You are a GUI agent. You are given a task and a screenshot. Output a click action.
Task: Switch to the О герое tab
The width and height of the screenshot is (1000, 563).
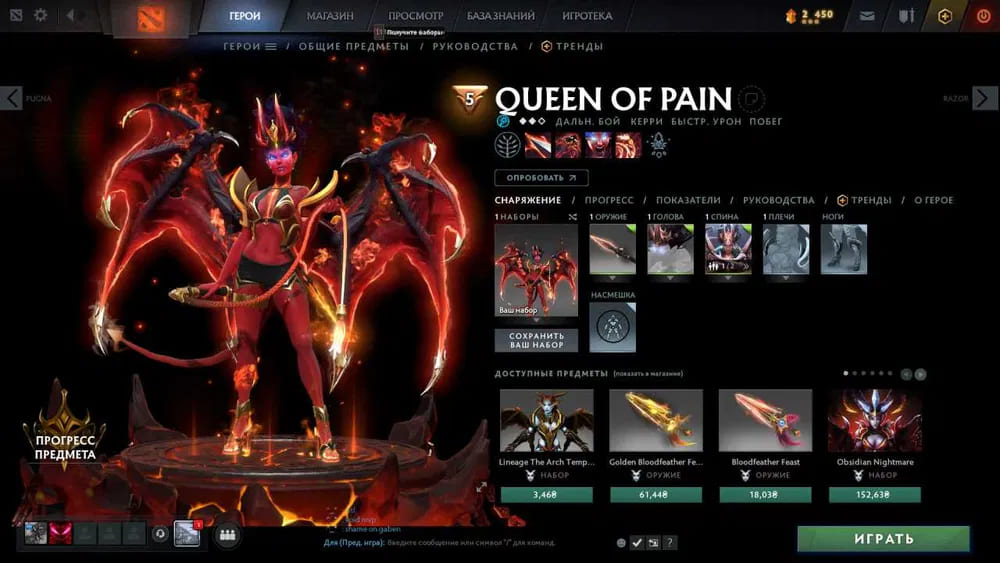pos(934,200)
